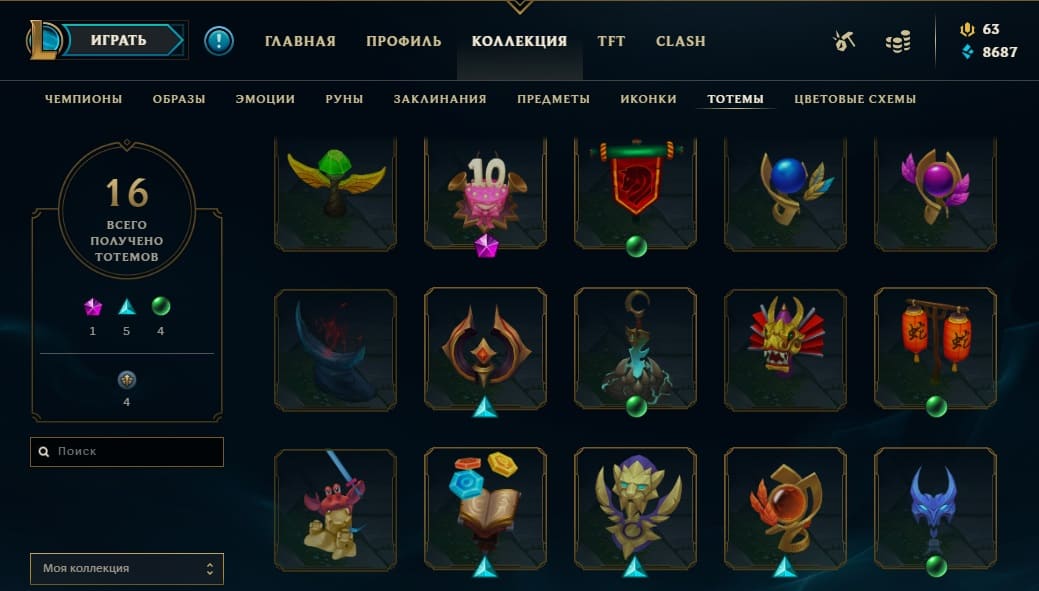
Task: Open the ГЛАВНАЯ home page
Action: [x=300, y=41]
